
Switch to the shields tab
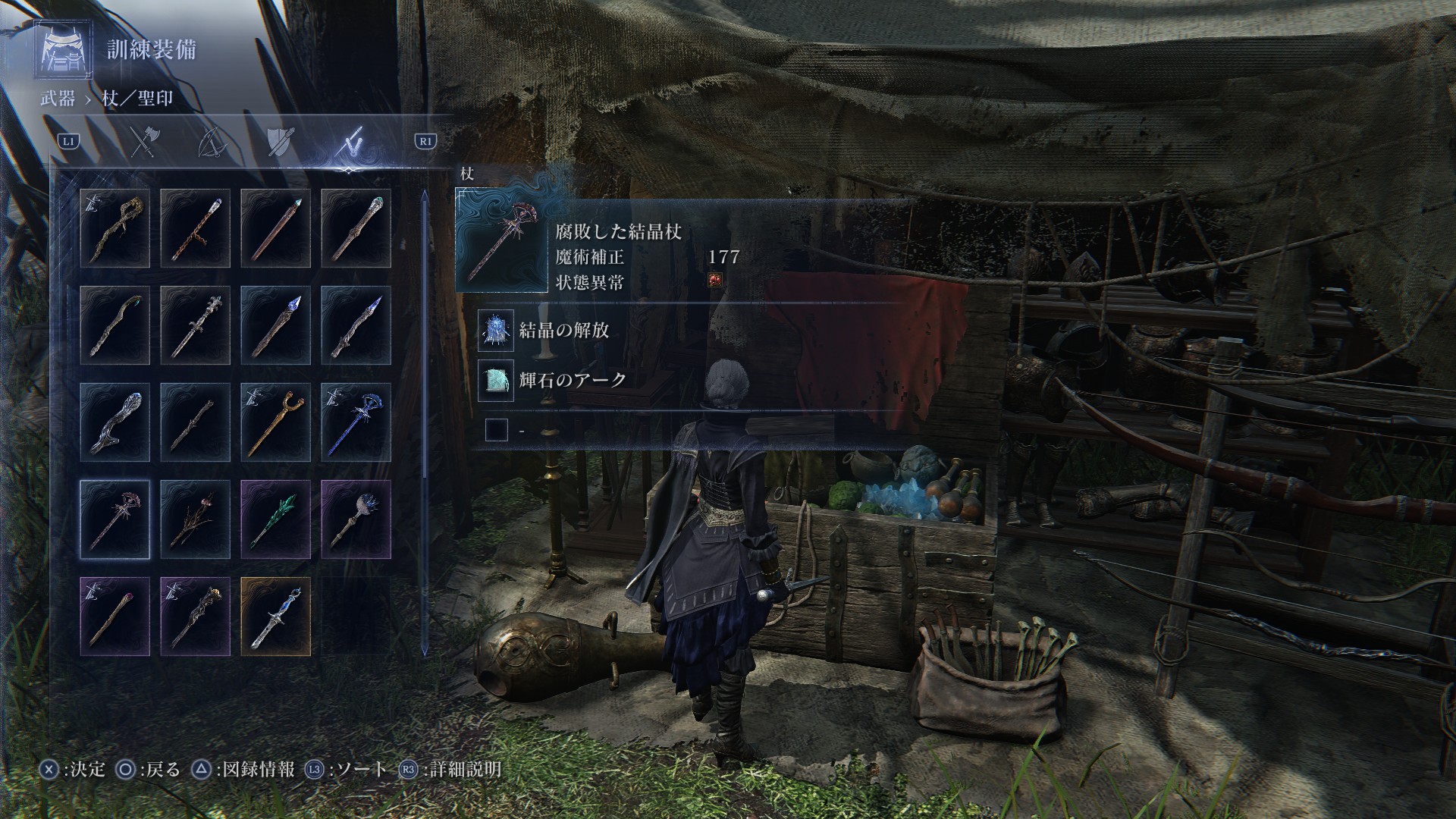pos(279,142)
